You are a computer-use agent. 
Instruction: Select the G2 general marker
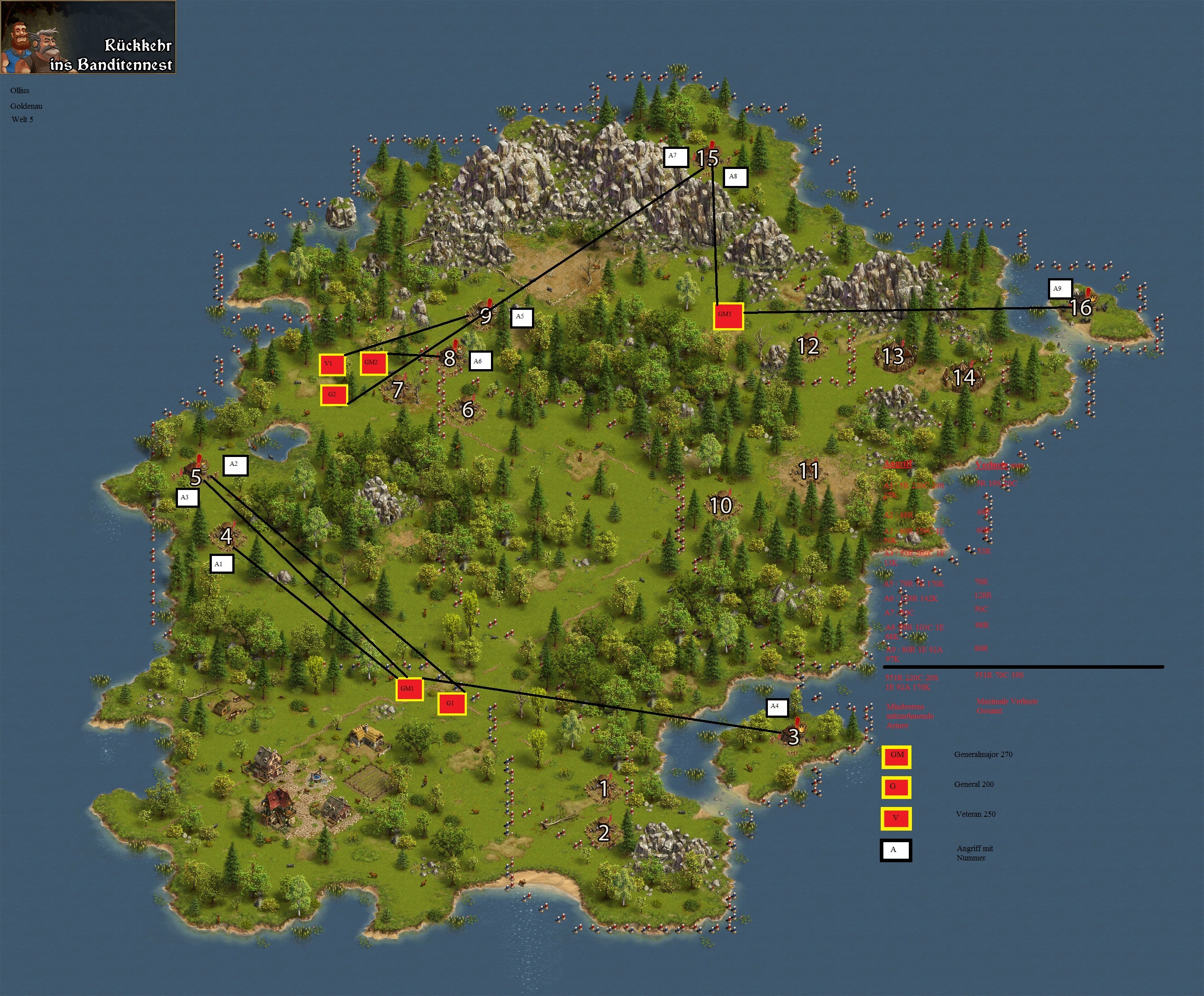click(x=334, y=395)
